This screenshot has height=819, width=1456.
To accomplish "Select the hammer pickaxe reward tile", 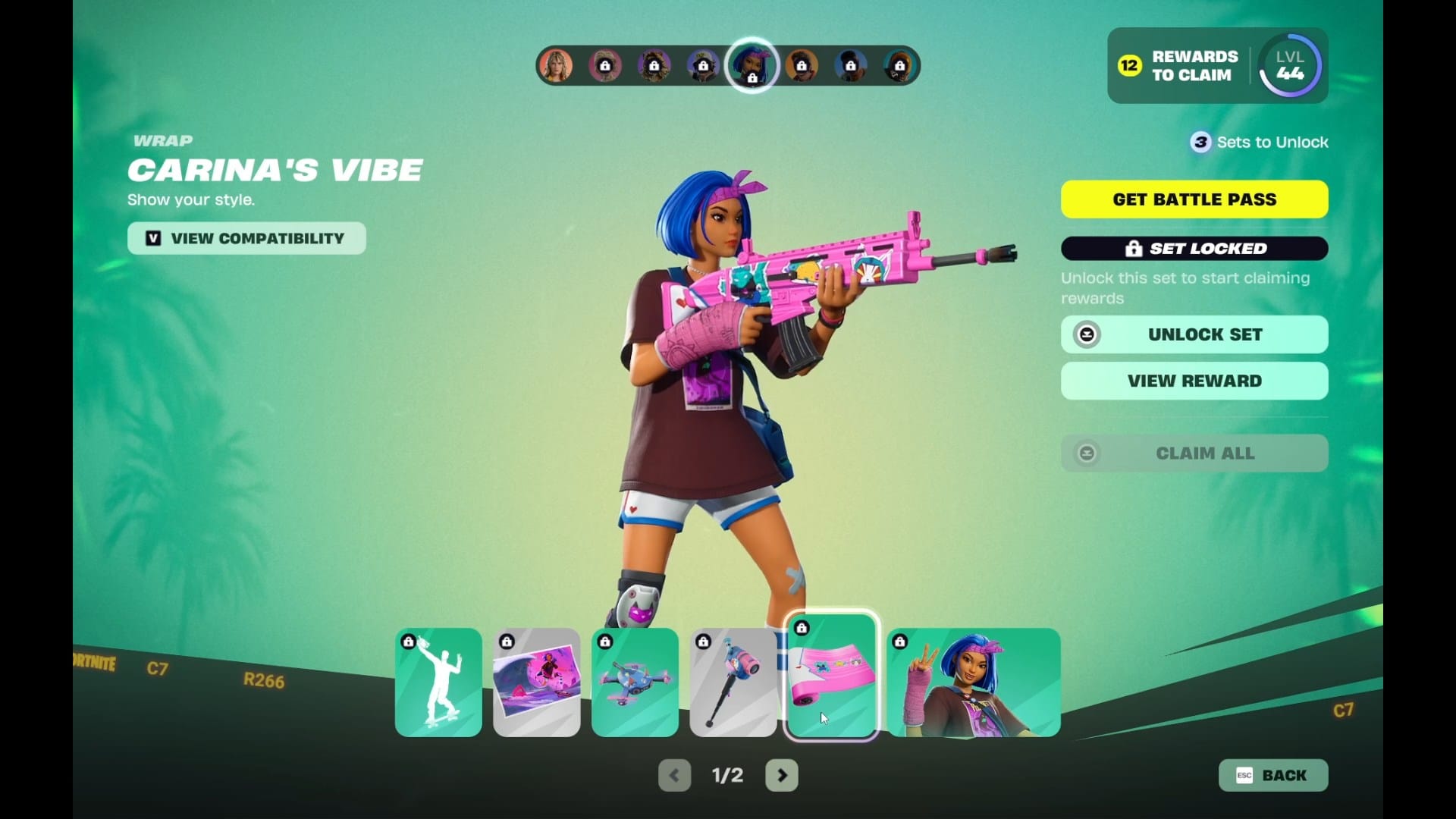I will (x=733, y=682).
